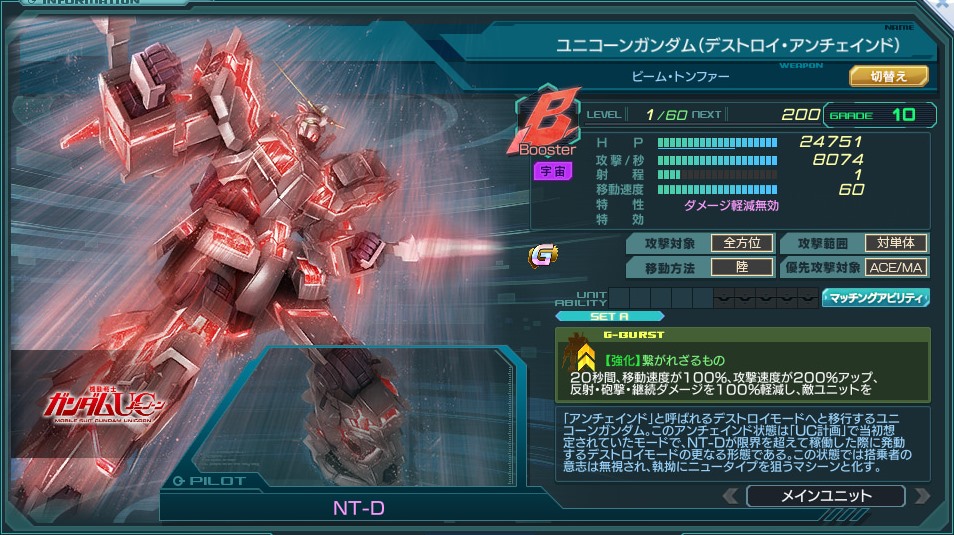Click the gold G icon

pyautogui.click(x=543, y=256)
